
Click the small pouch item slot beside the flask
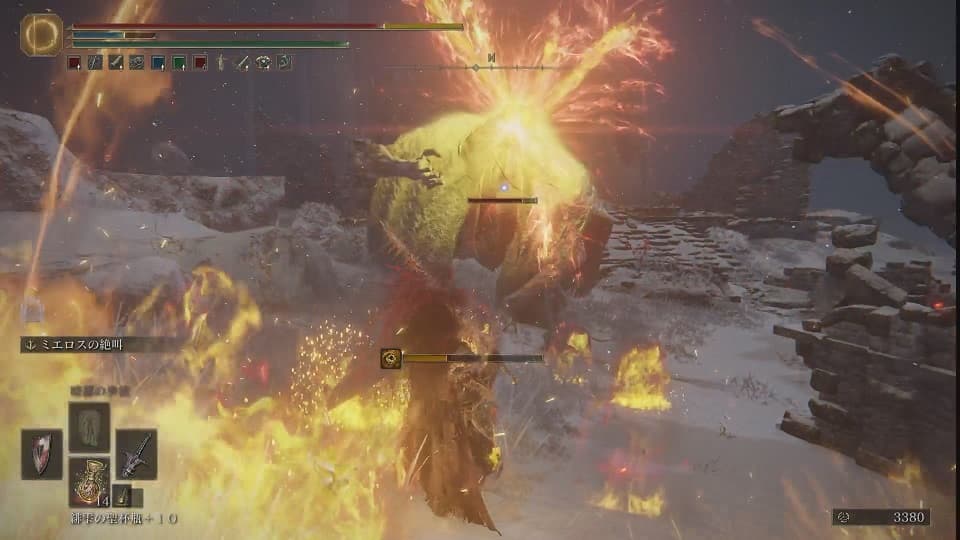coord(121,496)
